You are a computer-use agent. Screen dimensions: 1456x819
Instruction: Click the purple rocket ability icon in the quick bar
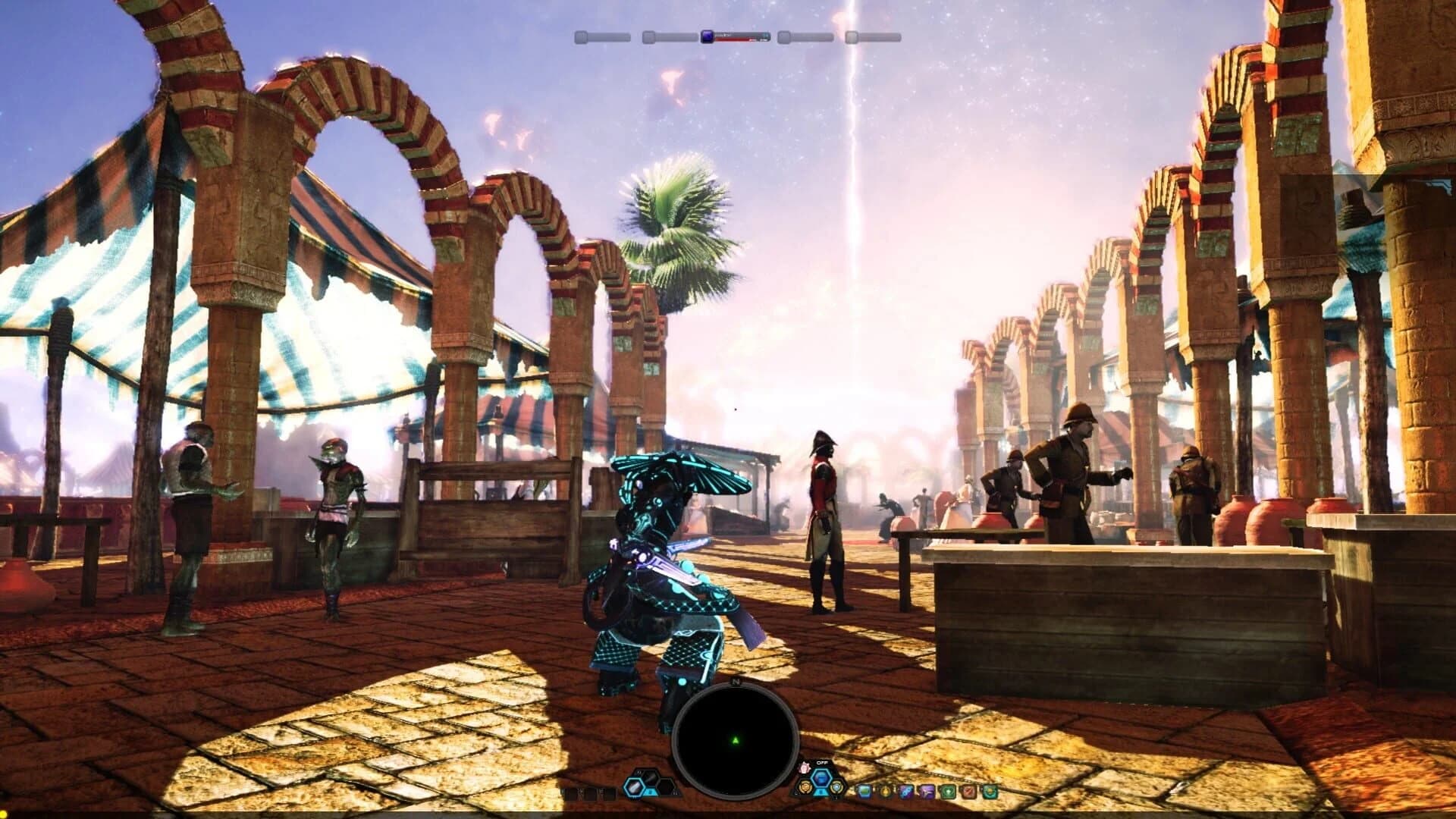pos(905,792)
